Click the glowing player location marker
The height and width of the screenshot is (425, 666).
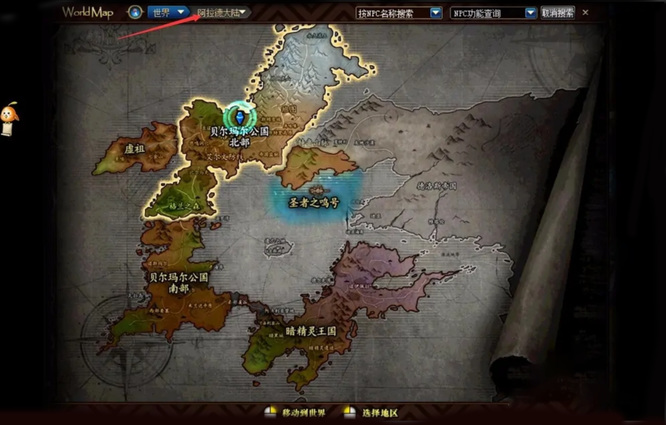coord(240,112)
